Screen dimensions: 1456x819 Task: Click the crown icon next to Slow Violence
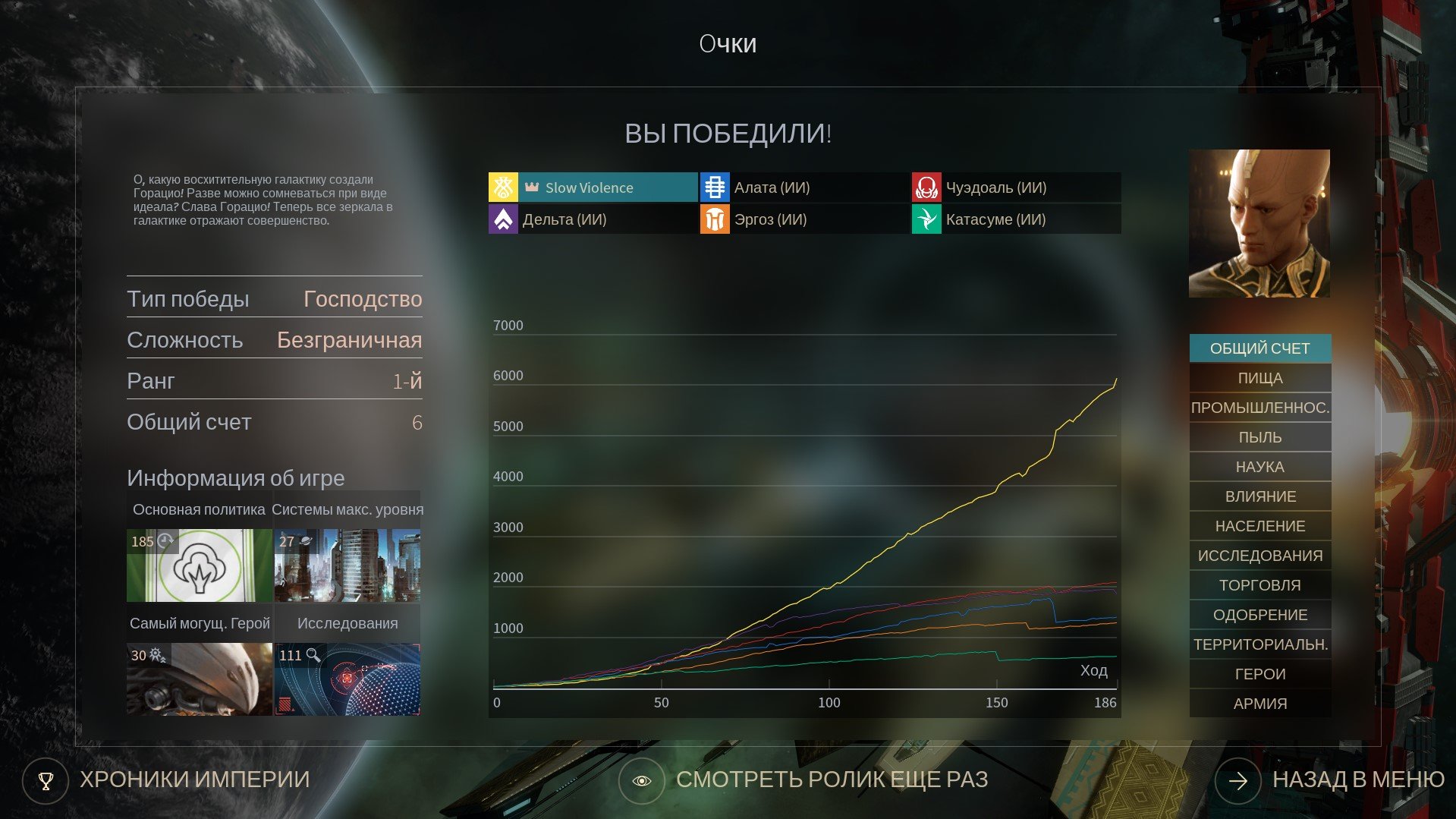[532, 186]
